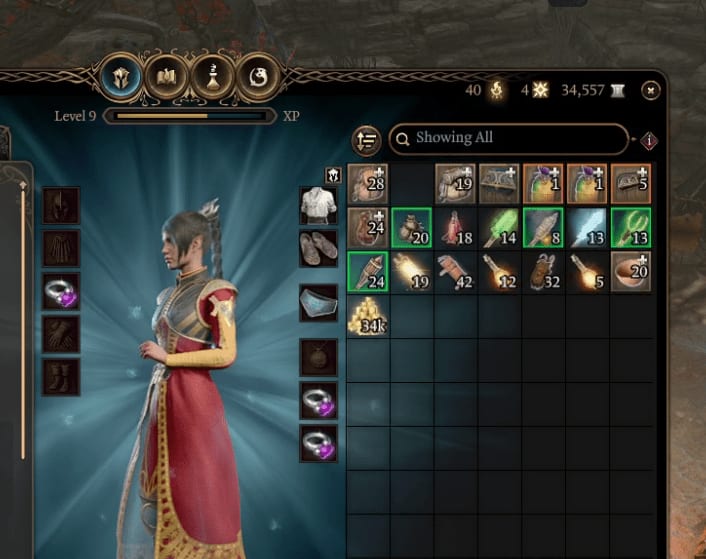Select the gold pile showing 34k

[x=367, y=316]
